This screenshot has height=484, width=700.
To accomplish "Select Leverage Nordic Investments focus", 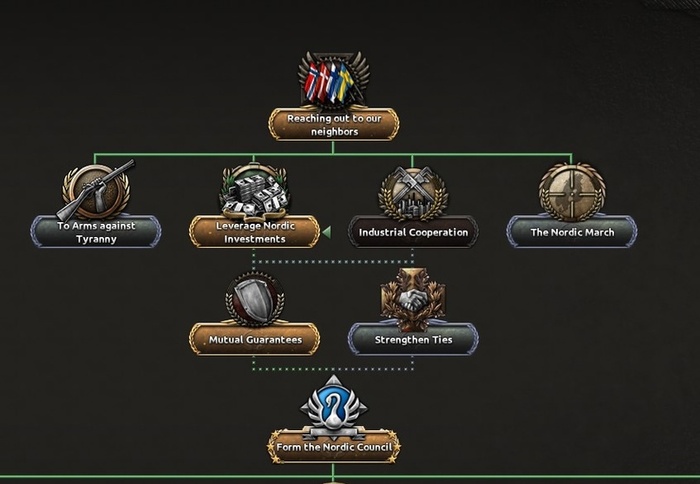I will [x=254, y=231].
